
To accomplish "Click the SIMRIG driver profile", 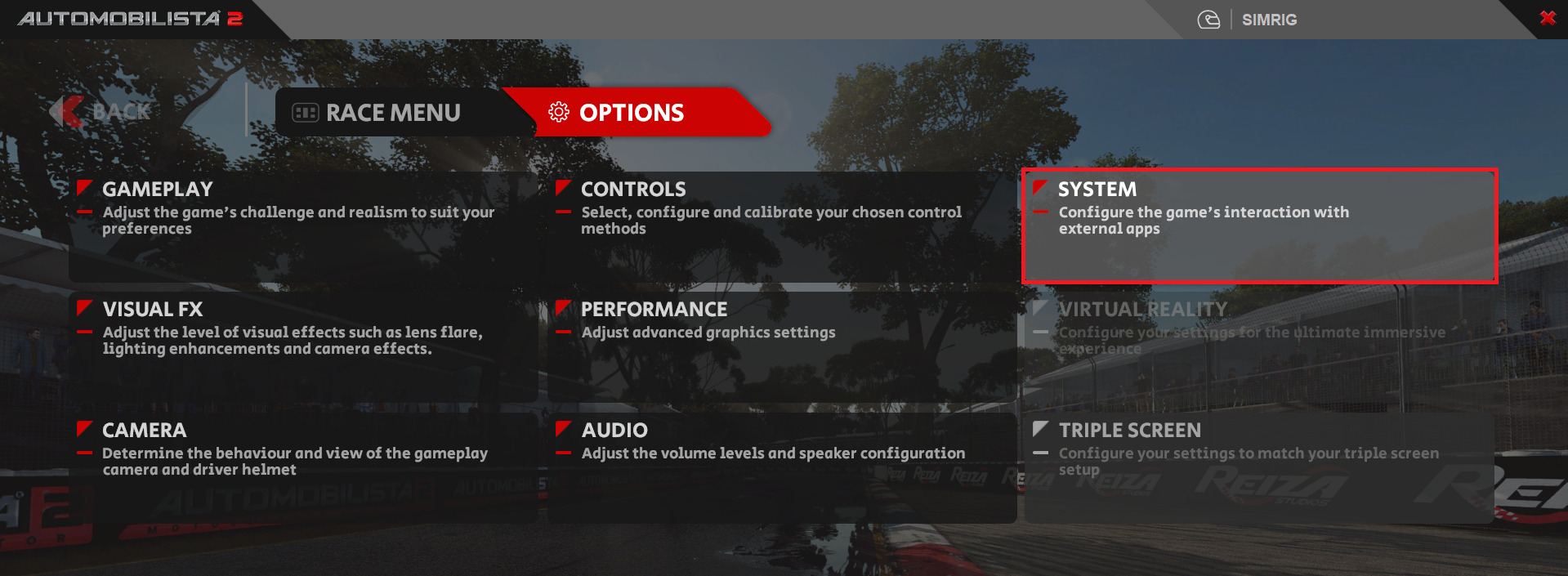I will [1266, 20].
